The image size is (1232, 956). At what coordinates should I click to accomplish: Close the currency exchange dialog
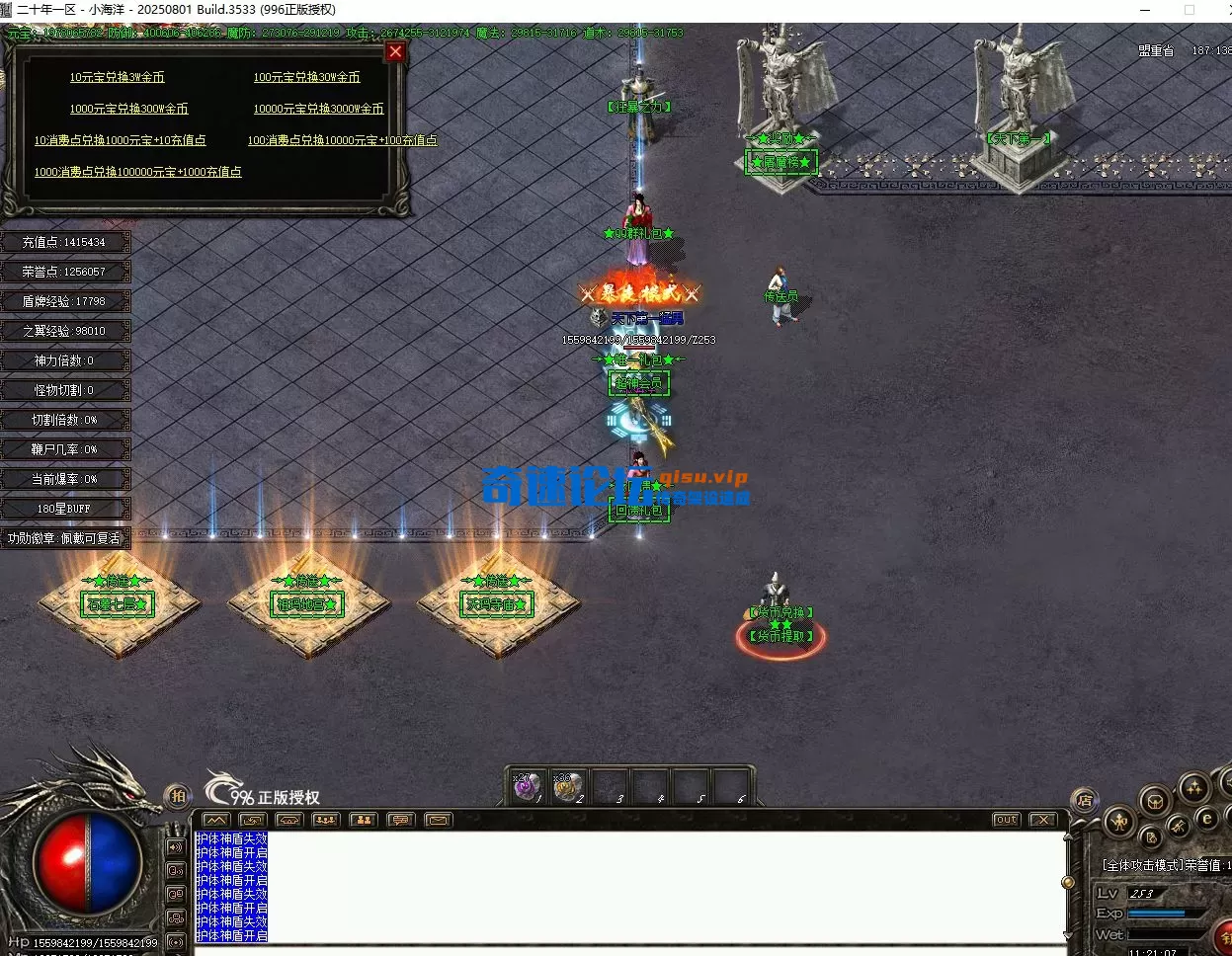click(395, 51)
